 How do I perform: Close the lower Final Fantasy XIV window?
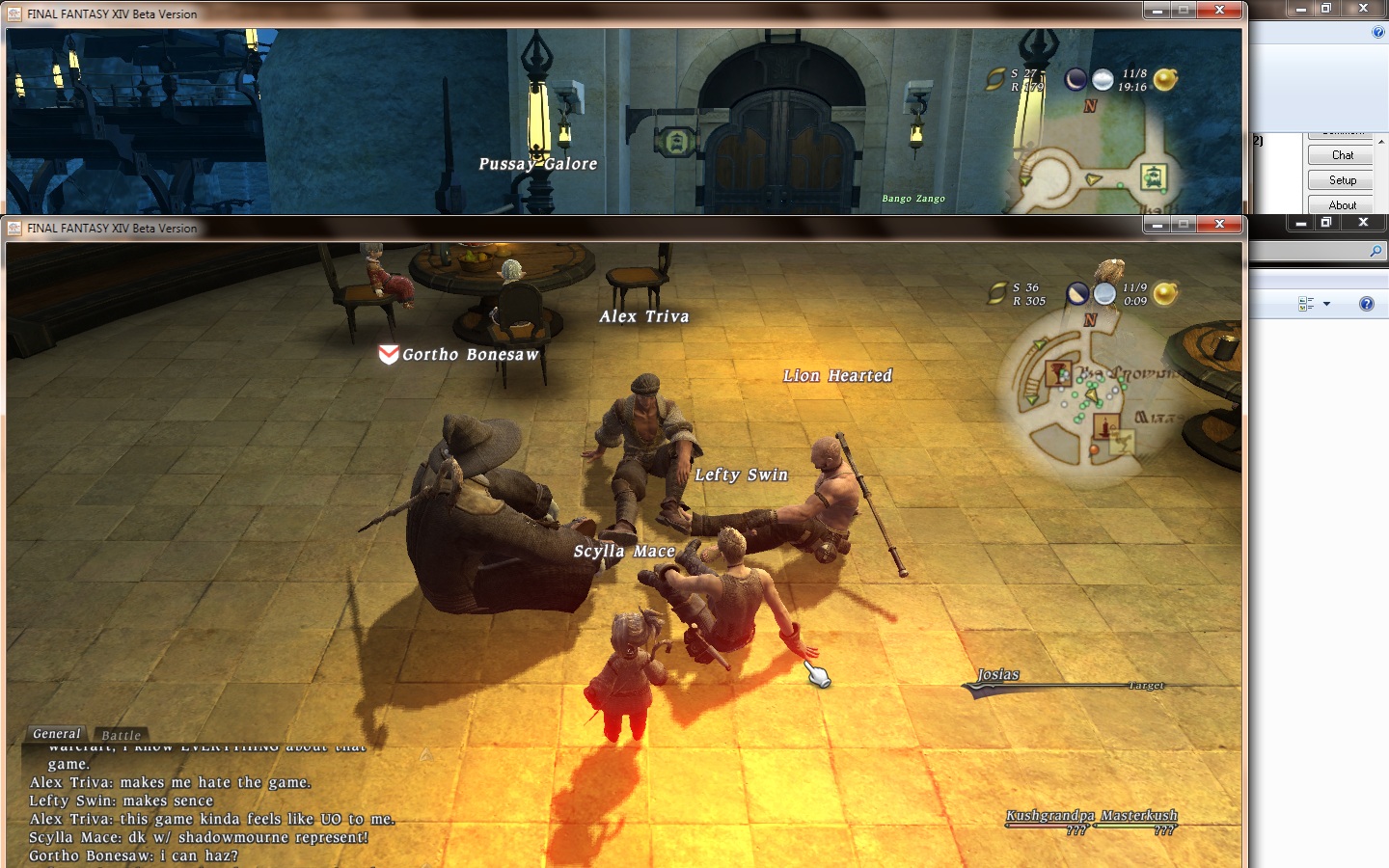[x=1219, y=224]
